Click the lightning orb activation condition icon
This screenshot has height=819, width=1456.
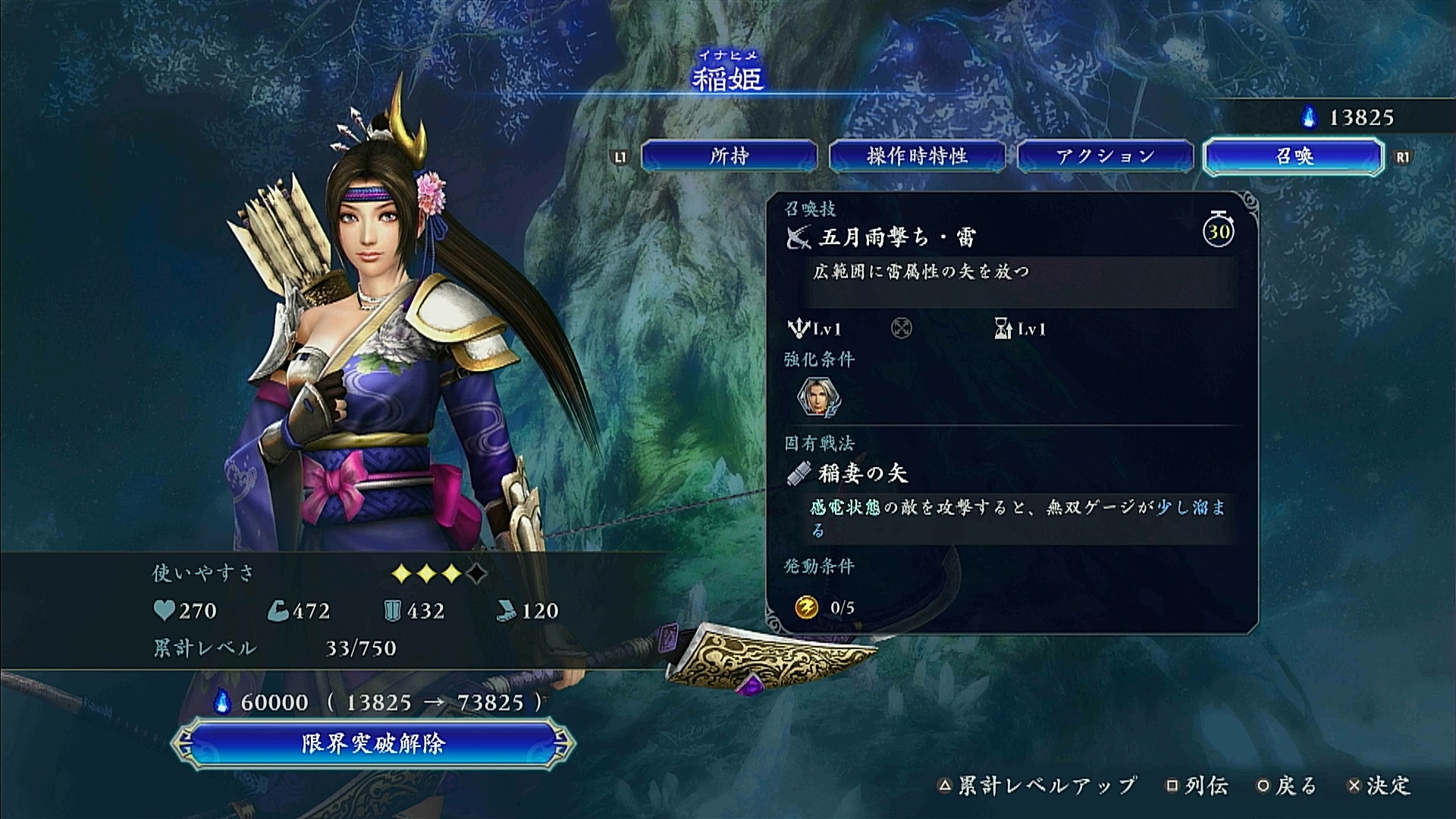click(x=806, y=607)
